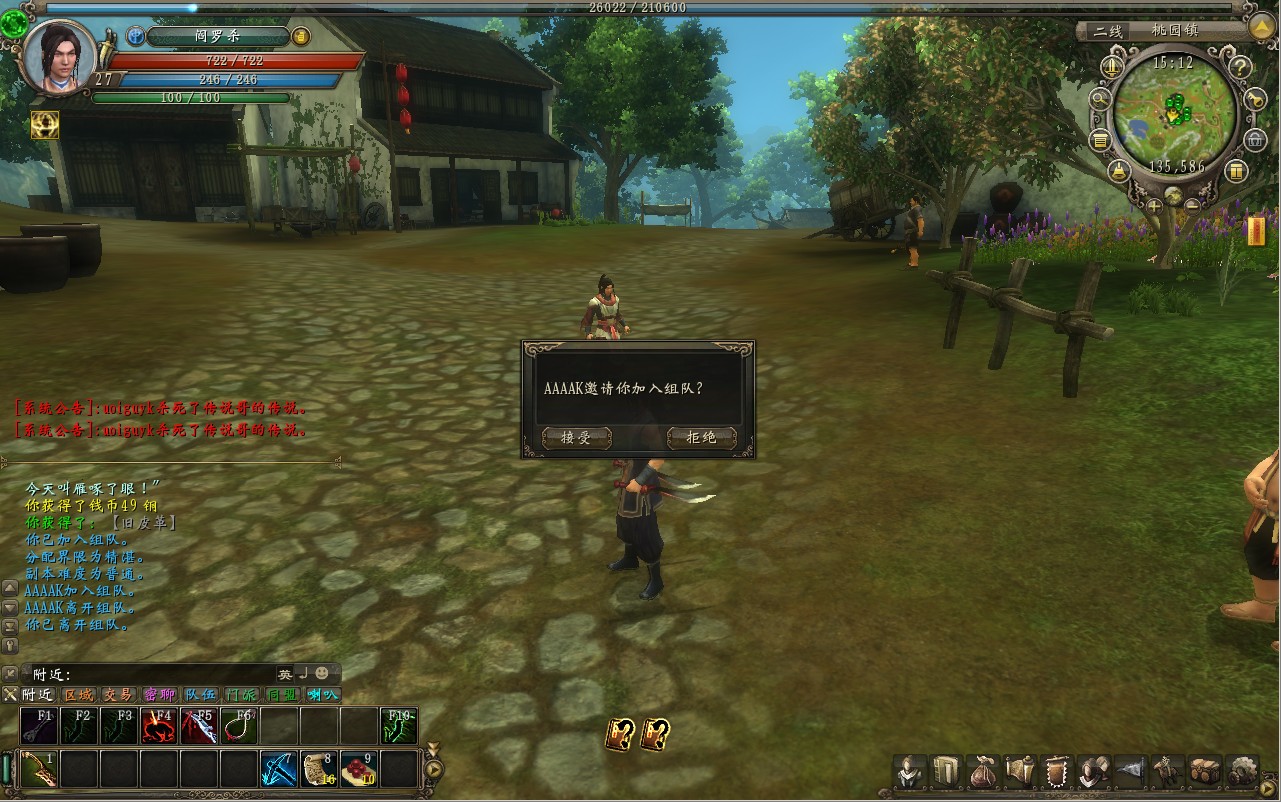Open the chat emoticon smiley picker

321,673
